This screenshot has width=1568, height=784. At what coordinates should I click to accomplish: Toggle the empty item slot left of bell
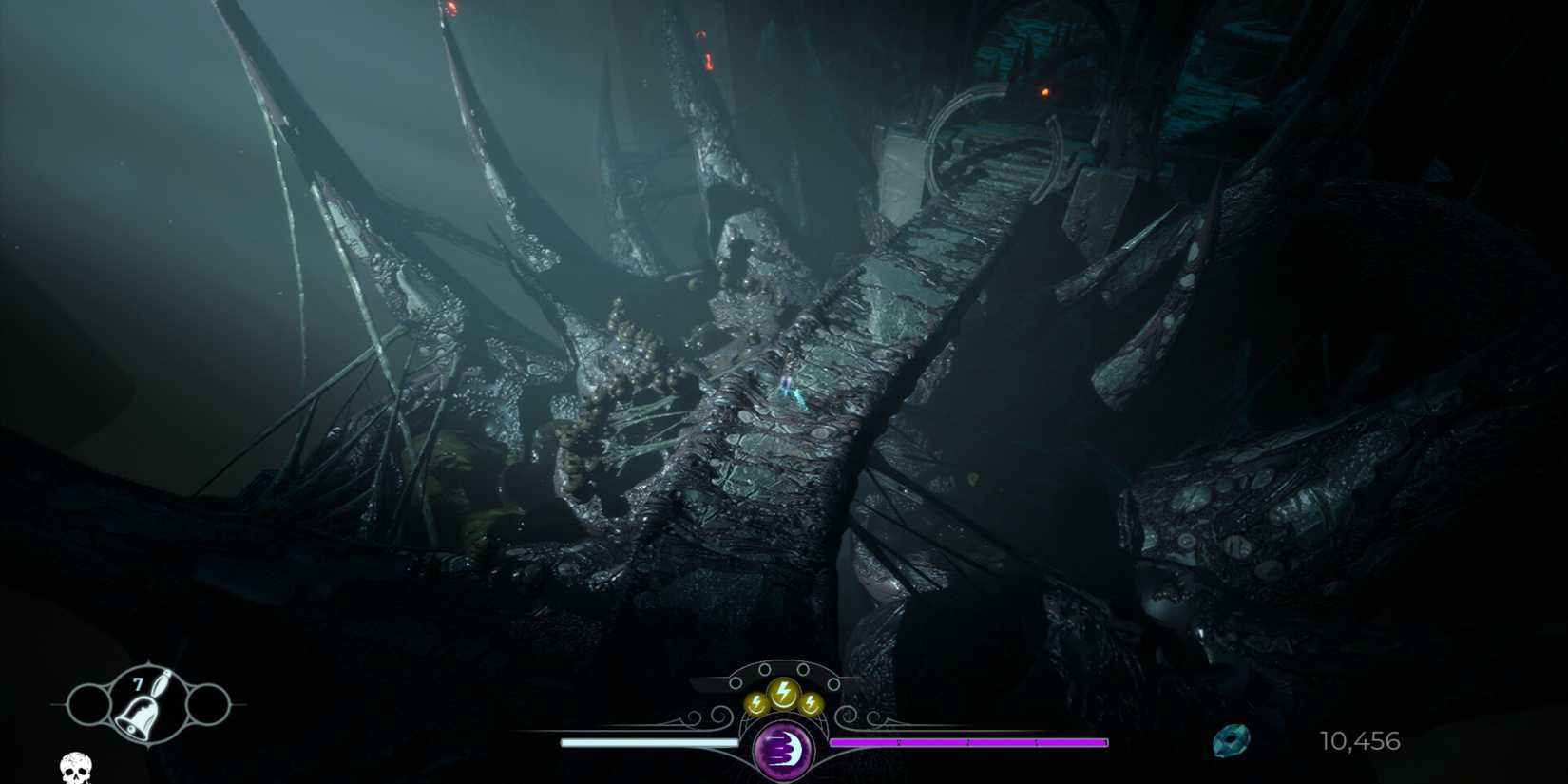89,705
